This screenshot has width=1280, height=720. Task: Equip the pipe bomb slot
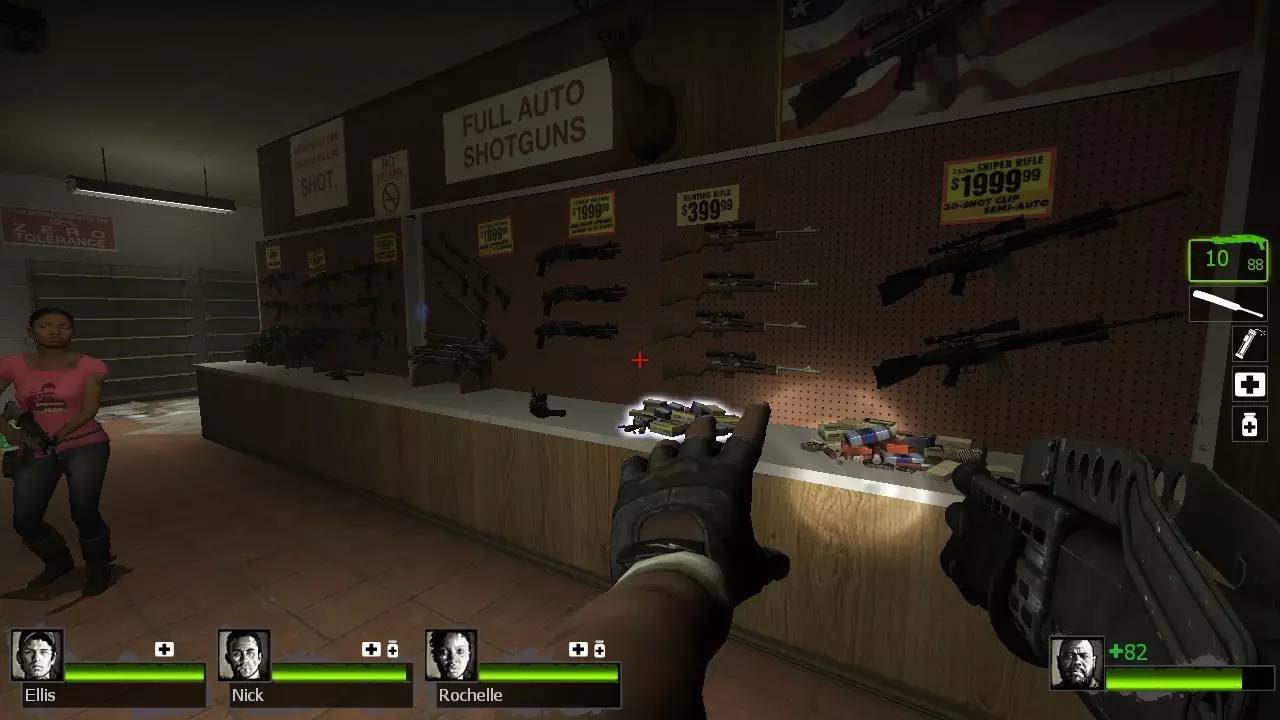tap(1249, 343)
